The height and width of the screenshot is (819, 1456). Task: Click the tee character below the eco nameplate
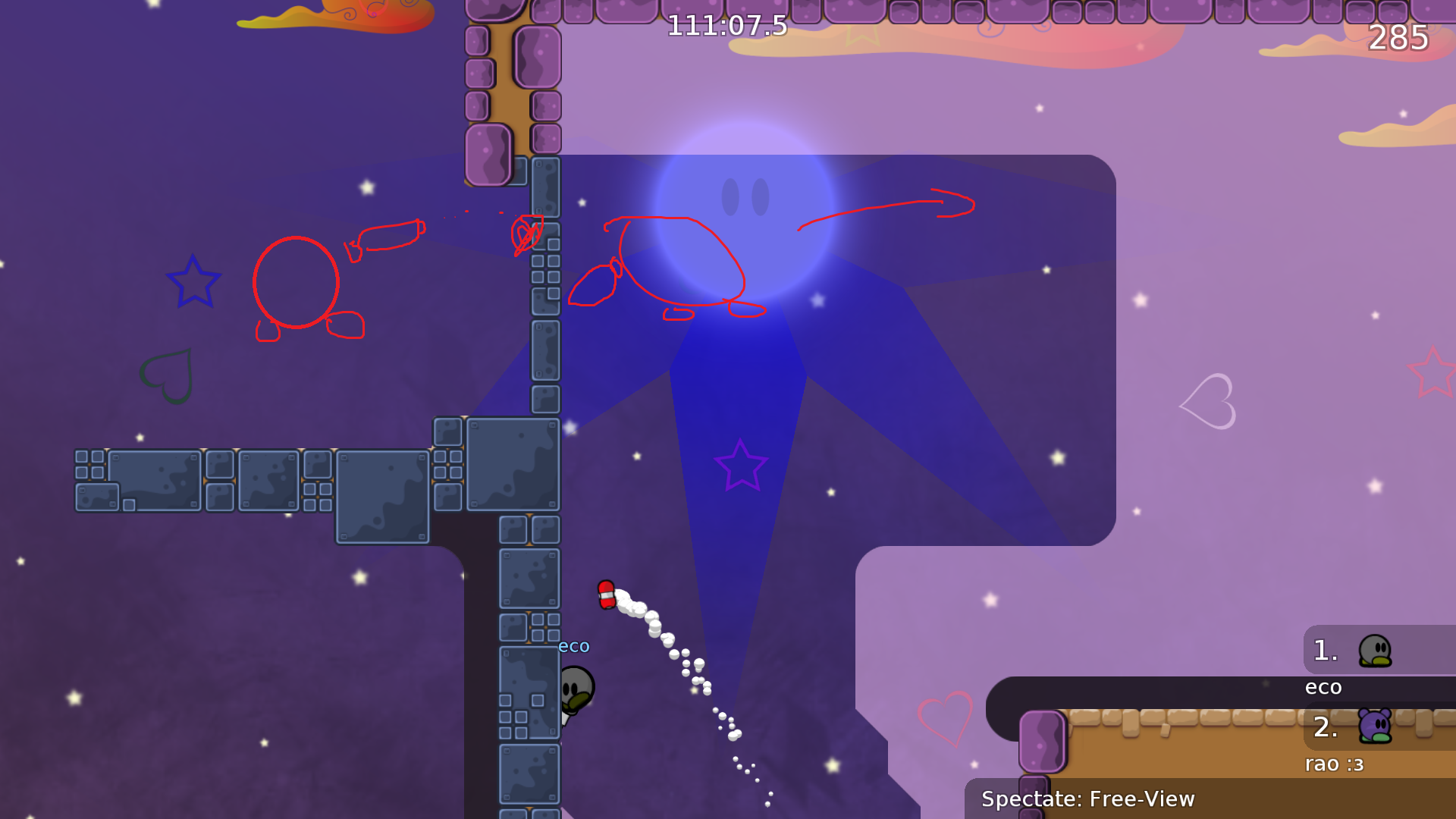coord(578,690)
